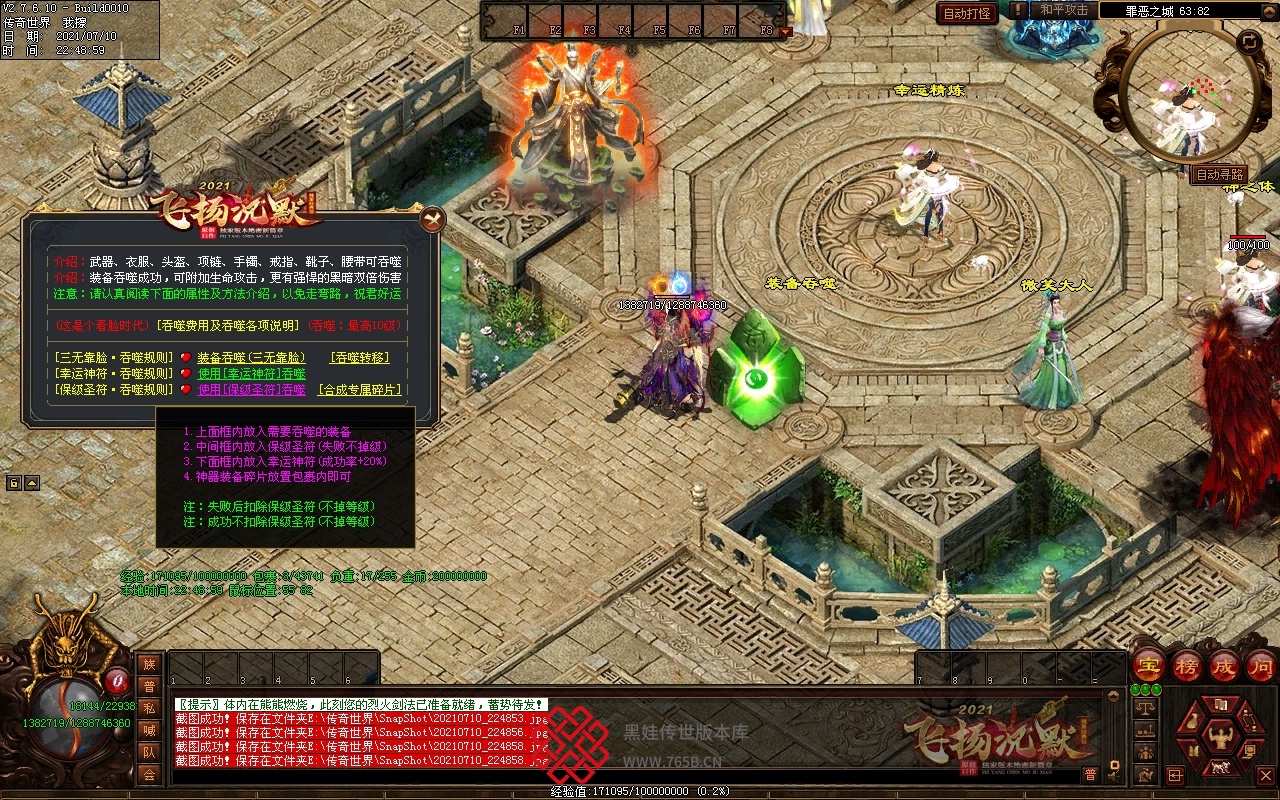
Task: Open the 合成专属碎片 synthesis link
Action: coord(360,389)
